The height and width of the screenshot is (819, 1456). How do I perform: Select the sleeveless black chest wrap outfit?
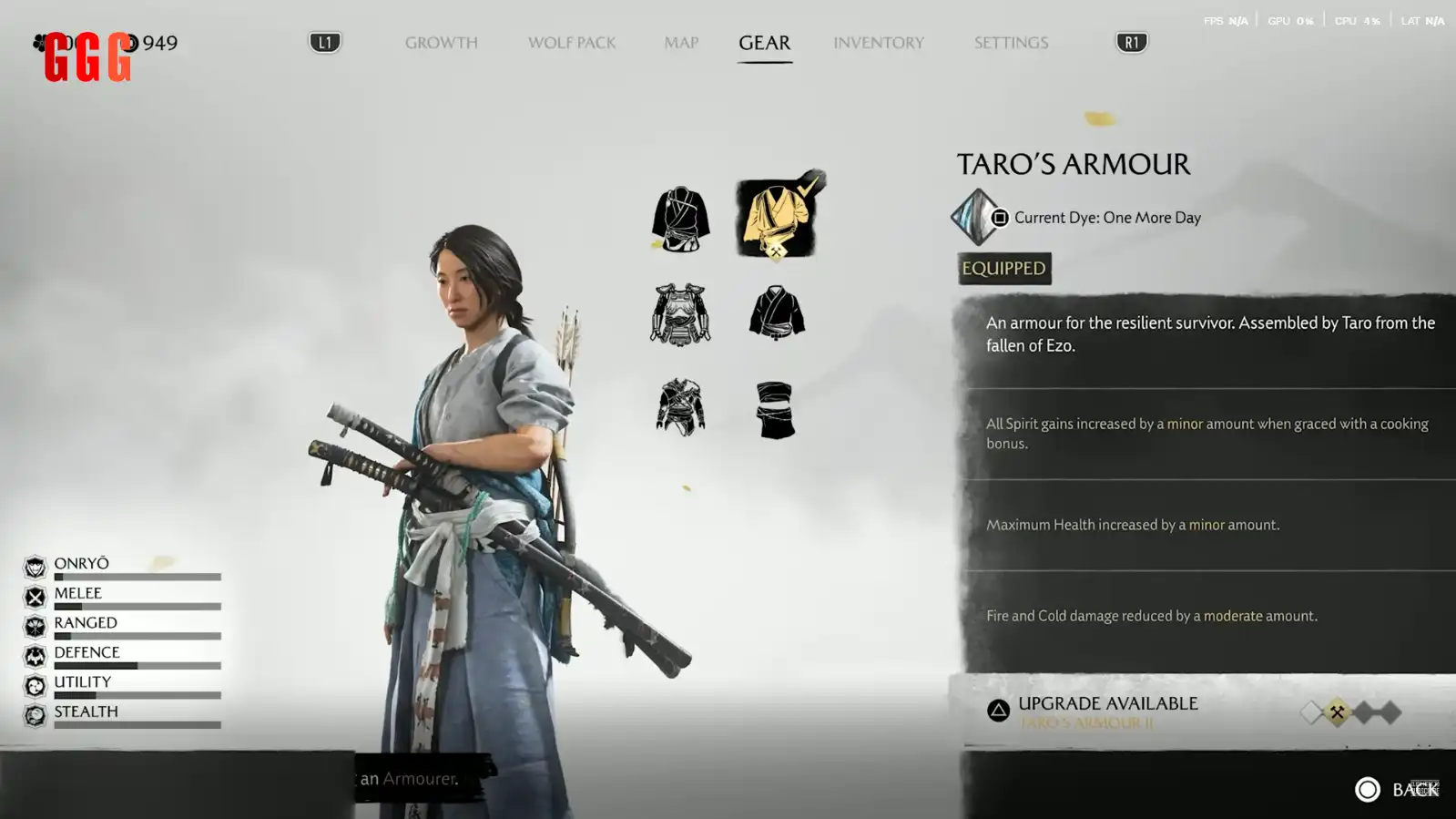point(775,409)
